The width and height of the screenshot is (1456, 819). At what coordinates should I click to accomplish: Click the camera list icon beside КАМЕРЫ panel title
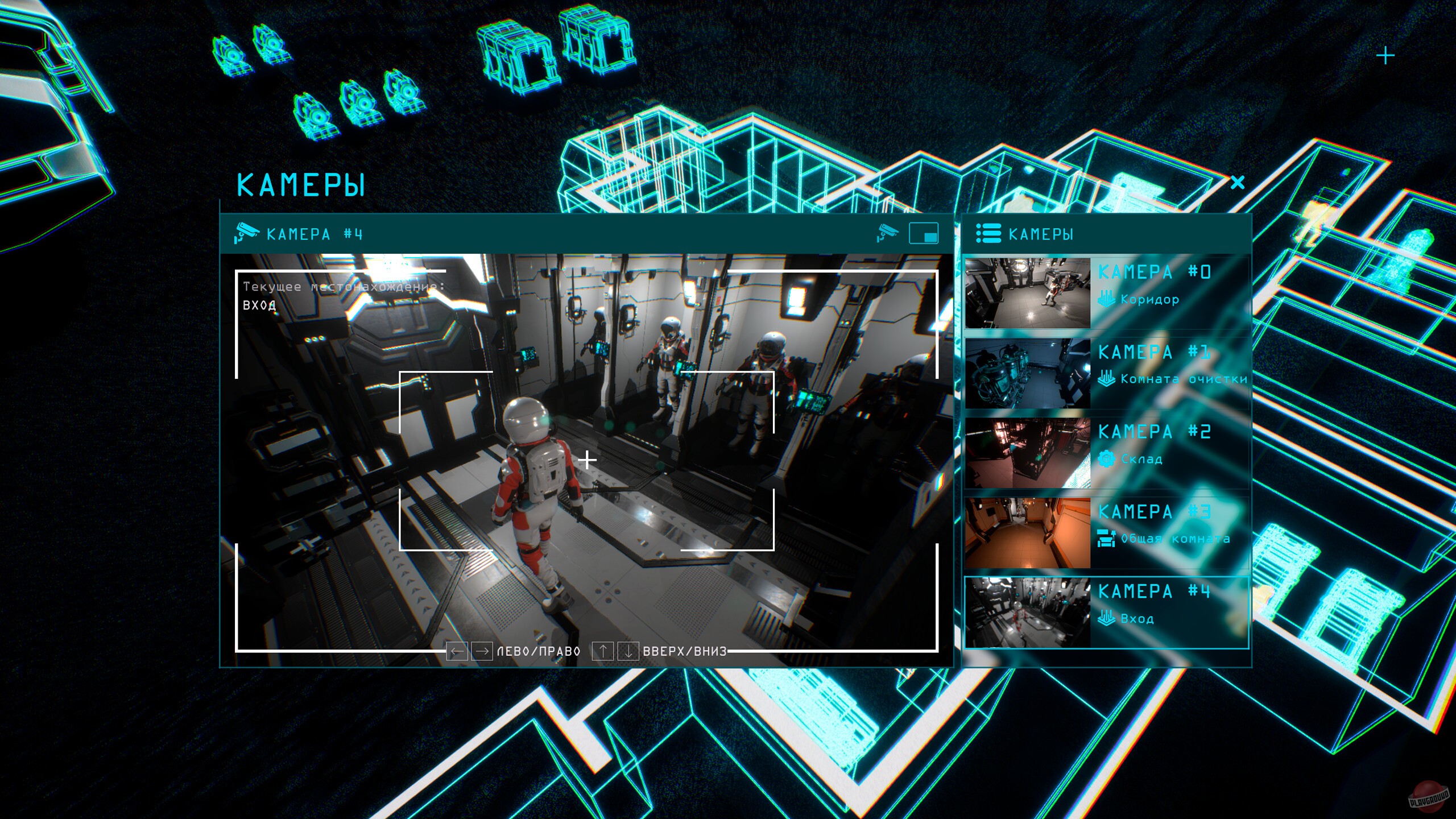(x=988, y=234)
